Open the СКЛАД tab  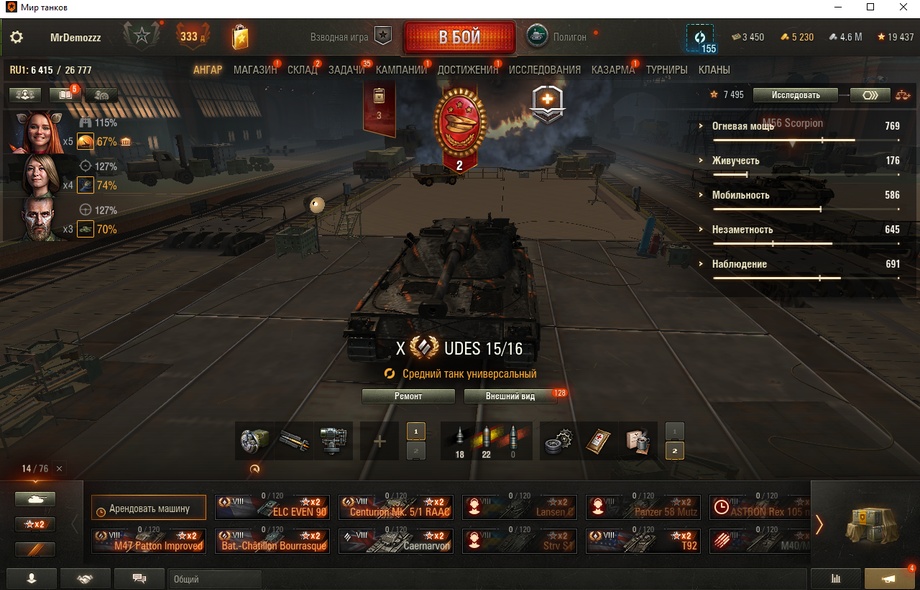point(302,70)
